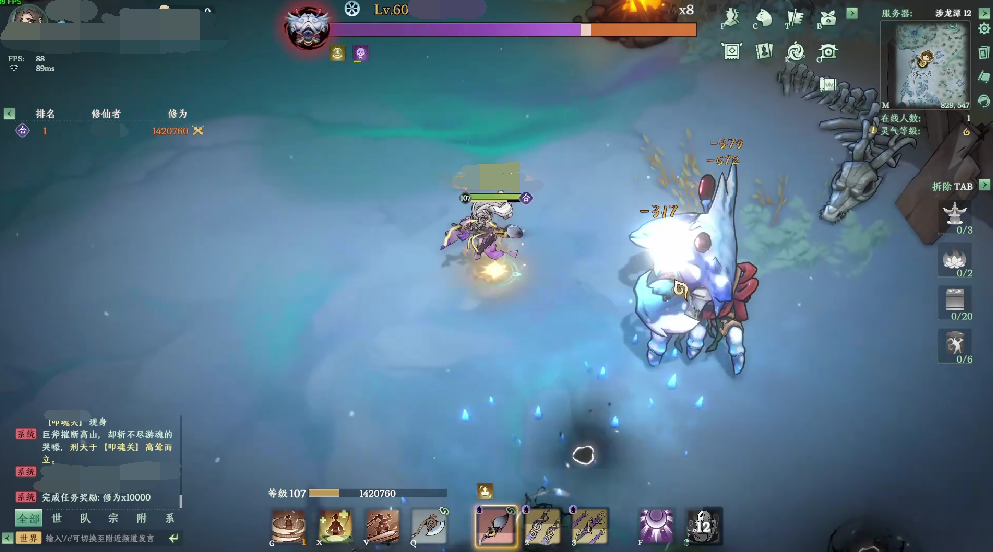
Task: Choose the 宗 sect chat tab
Action: 113,518
